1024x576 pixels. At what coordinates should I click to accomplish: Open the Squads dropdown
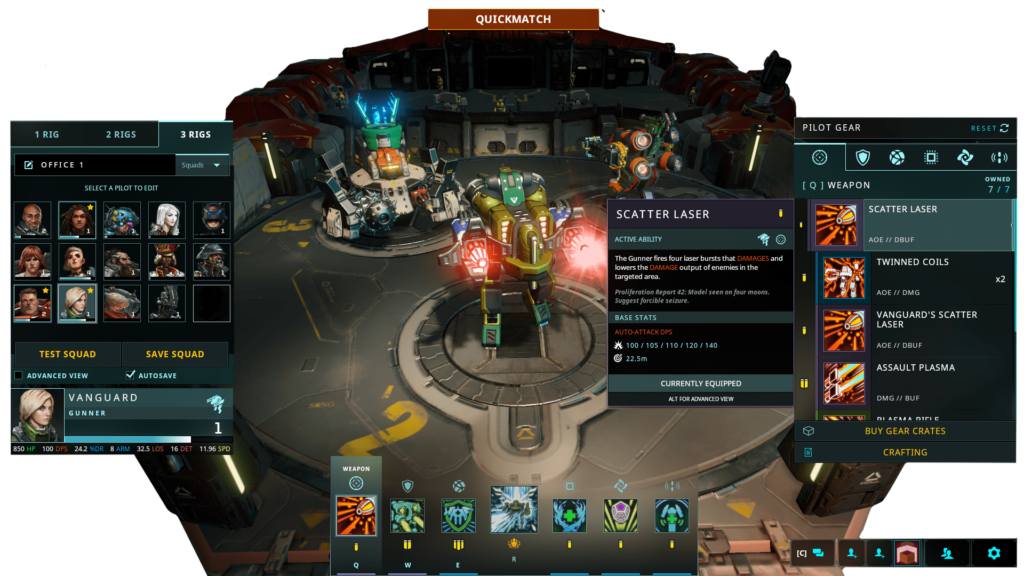[203, 165]
